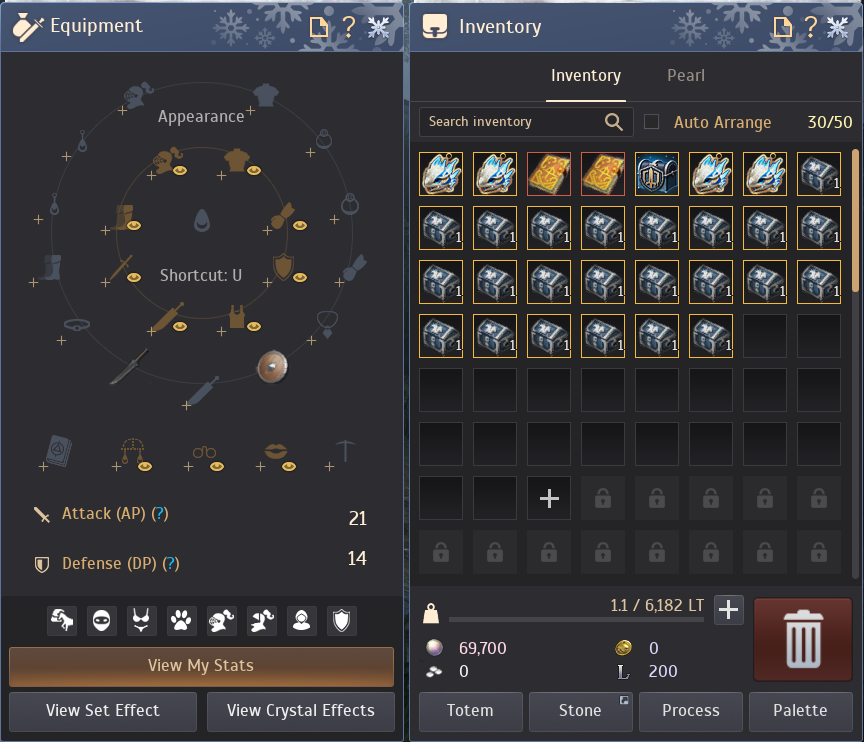
Task: Click the paw print icon below stats
Action: click(180, 621)
